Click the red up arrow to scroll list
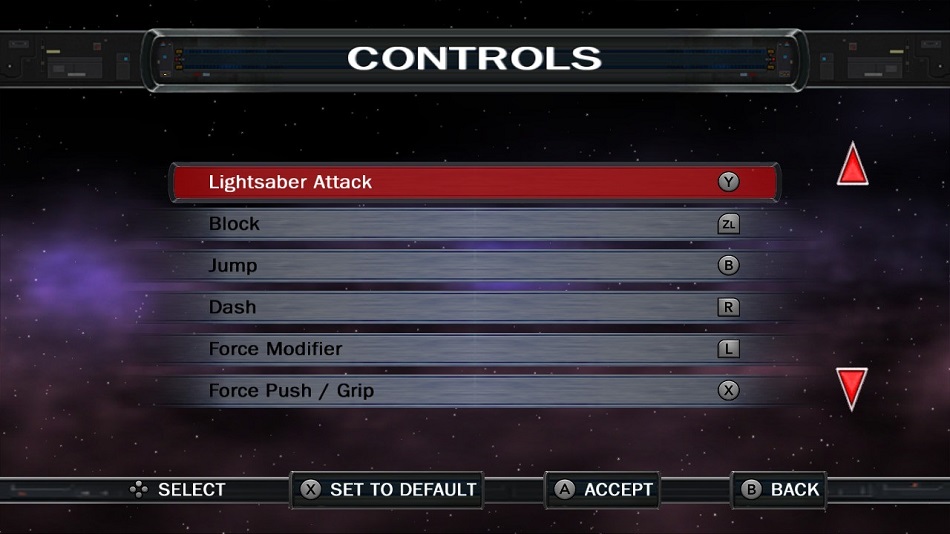The width and height of the screenshot is (950, 534). [852, 166]
